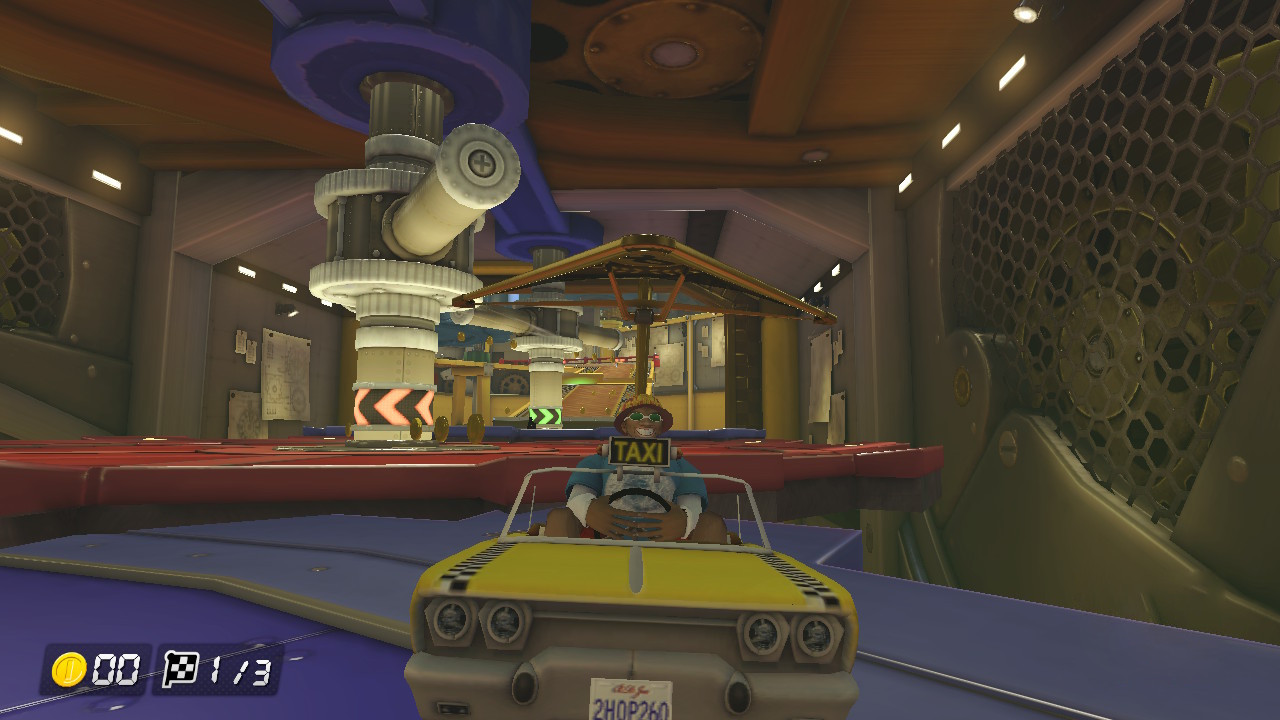Click the coin counter showing 00

tap(117, 670)
